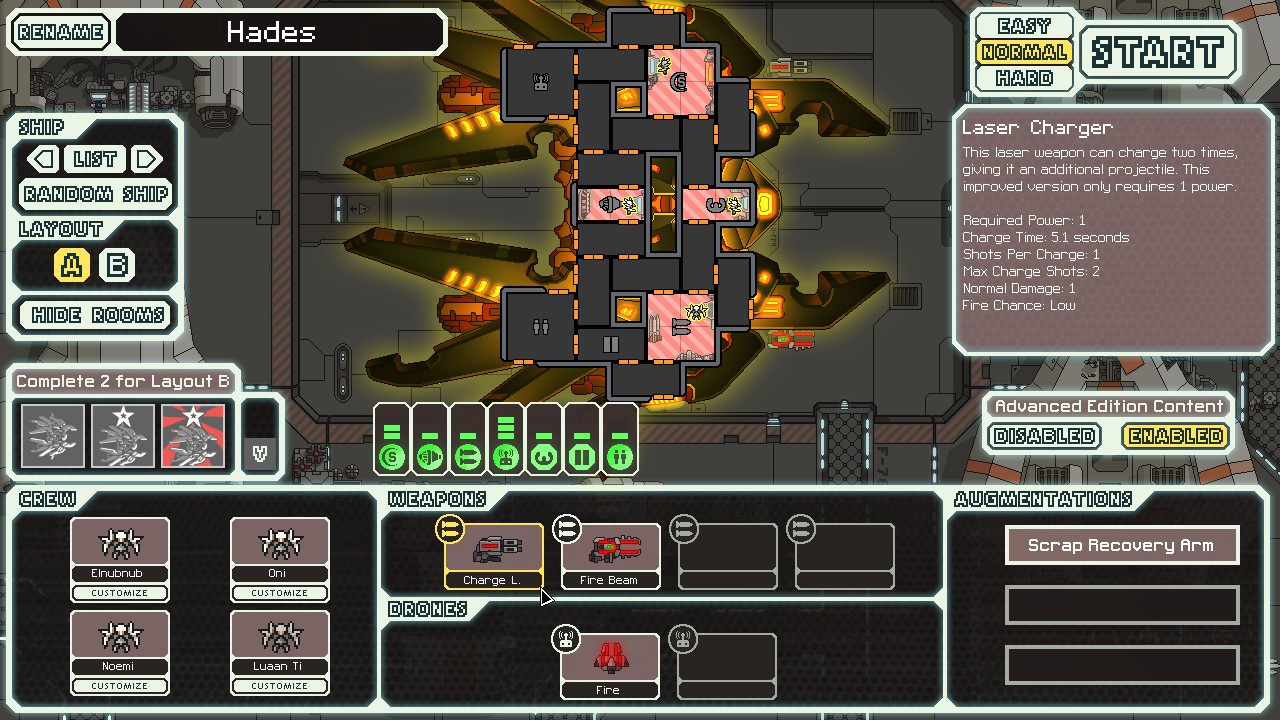Choose HARD difficulty
Viewport: 1280px width, 720px height.
point(1024,78)
